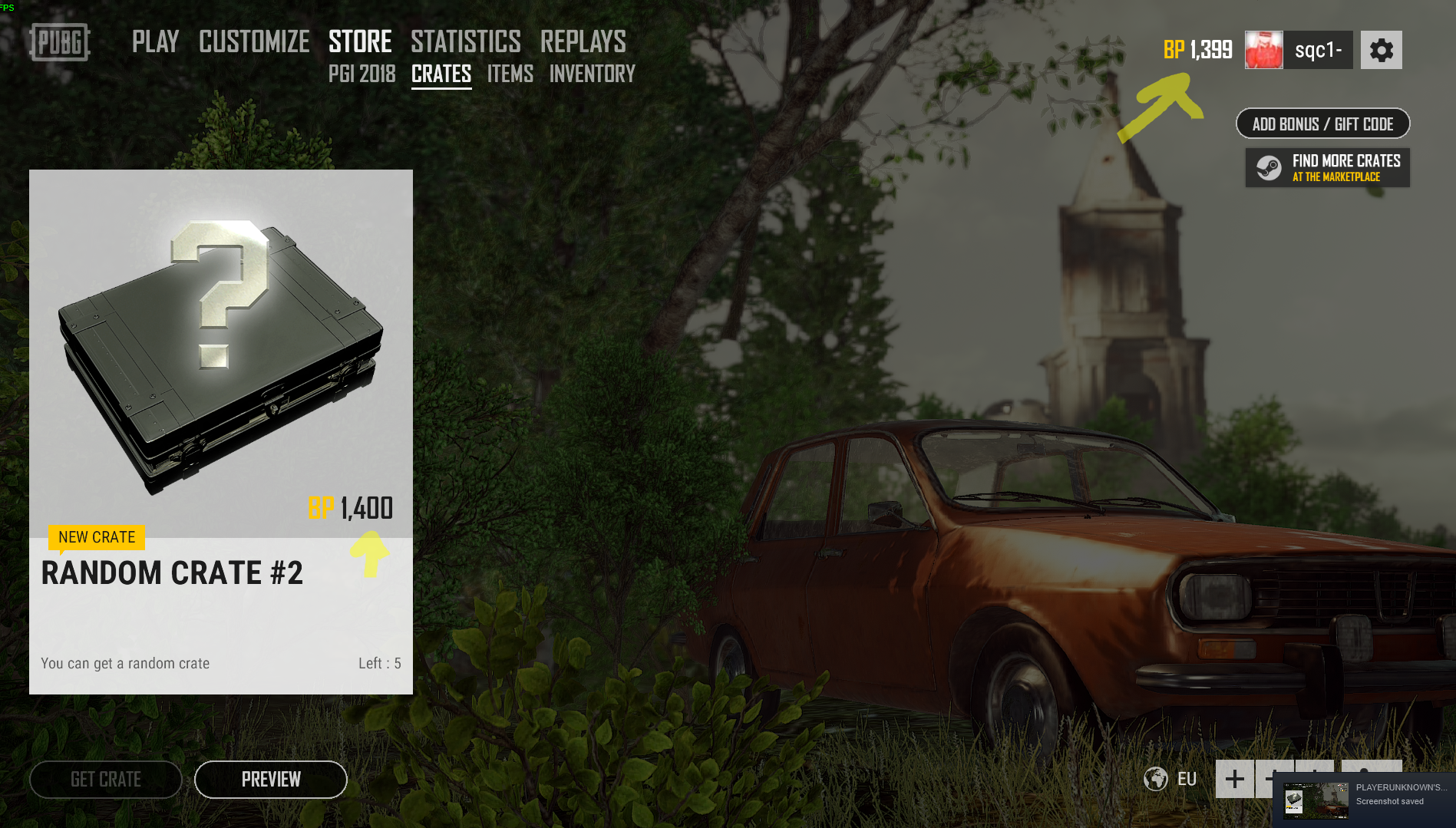This screenshot has height=828, width=1456.
Task: Open the Statistics page
Action: tap(465, 41)
